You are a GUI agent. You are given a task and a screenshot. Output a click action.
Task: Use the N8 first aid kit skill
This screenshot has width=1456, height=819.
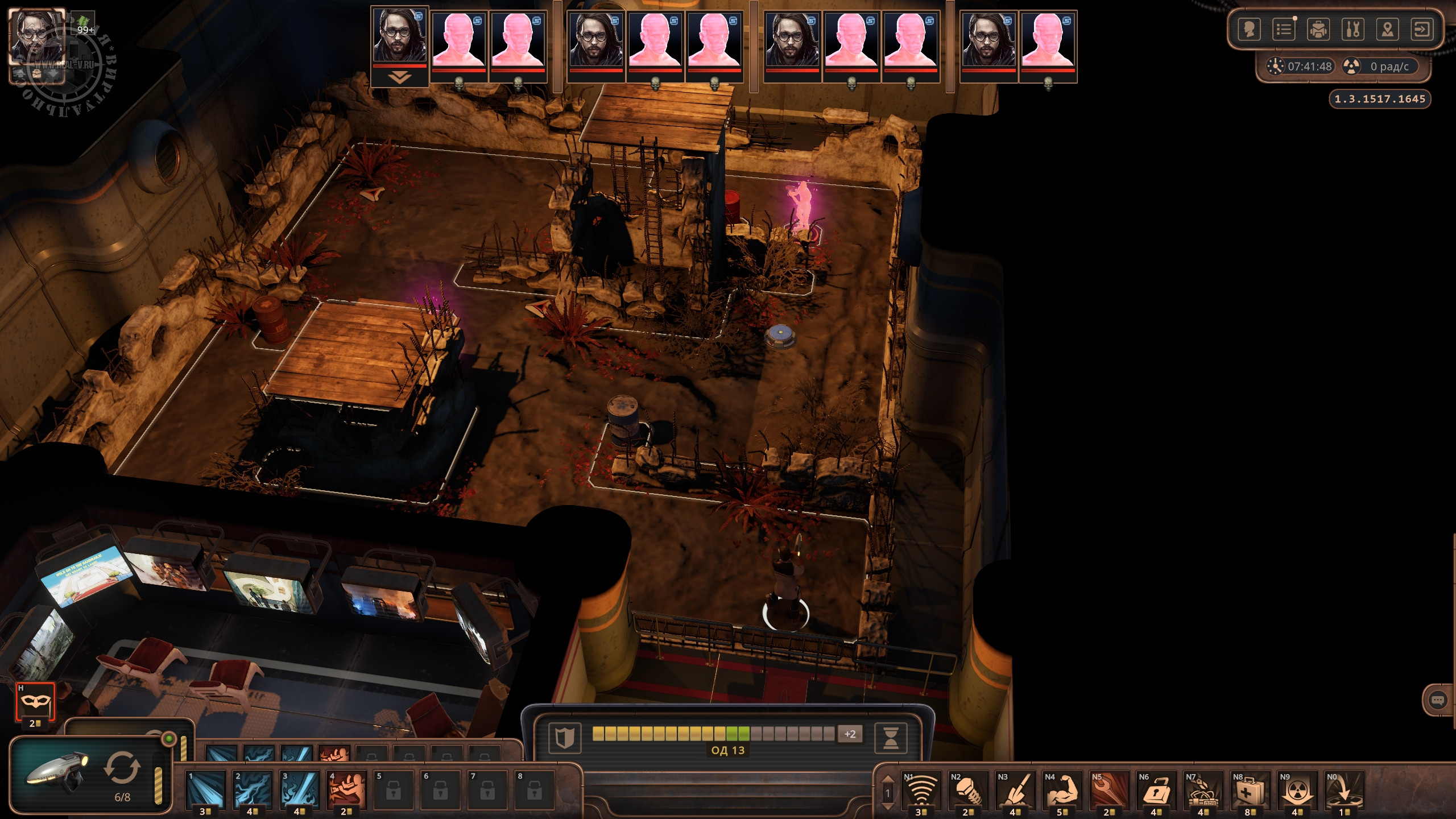(x=1250, y=791)
